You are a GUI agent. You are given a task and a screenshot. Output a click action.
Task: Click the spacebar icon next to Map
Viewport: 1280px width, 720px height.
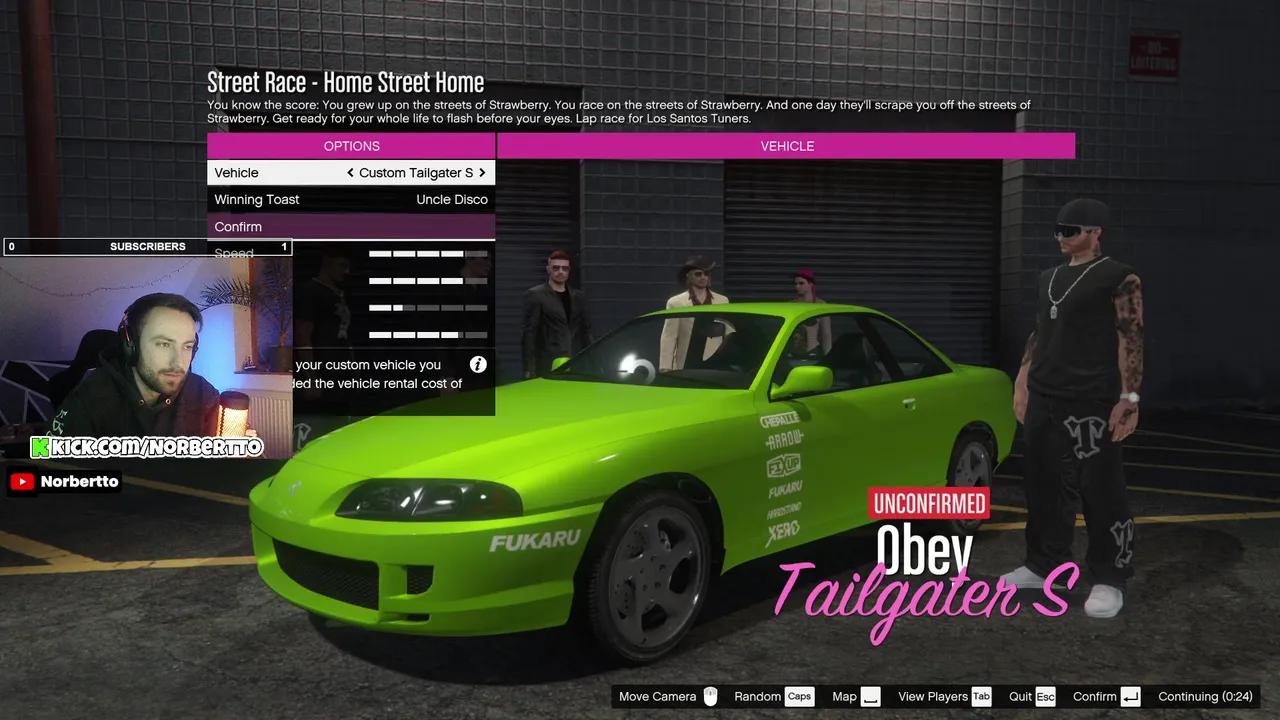pos(869,696)
